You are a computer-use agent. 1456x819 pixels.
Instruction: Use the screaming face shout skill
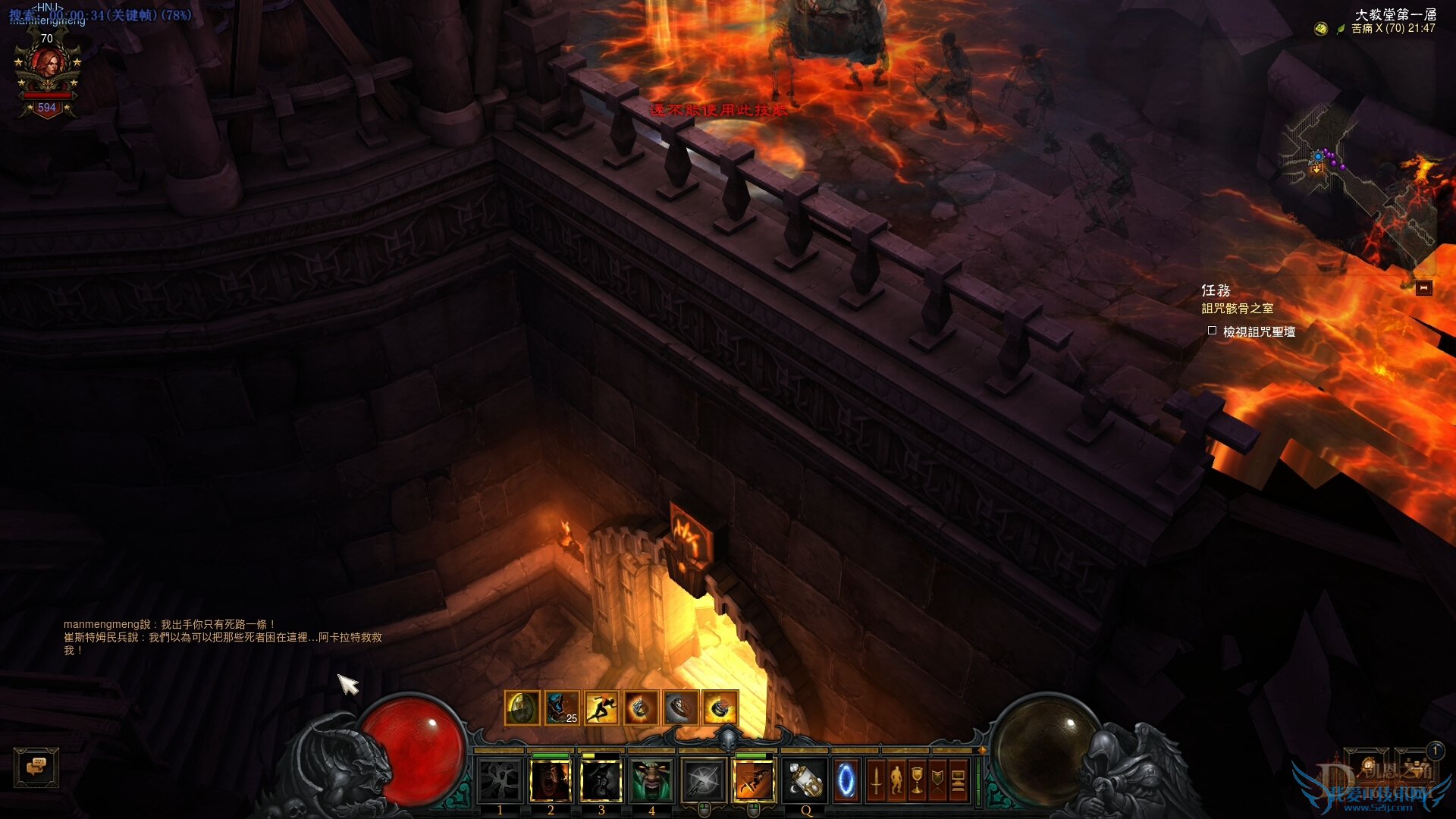pos(551,781)
